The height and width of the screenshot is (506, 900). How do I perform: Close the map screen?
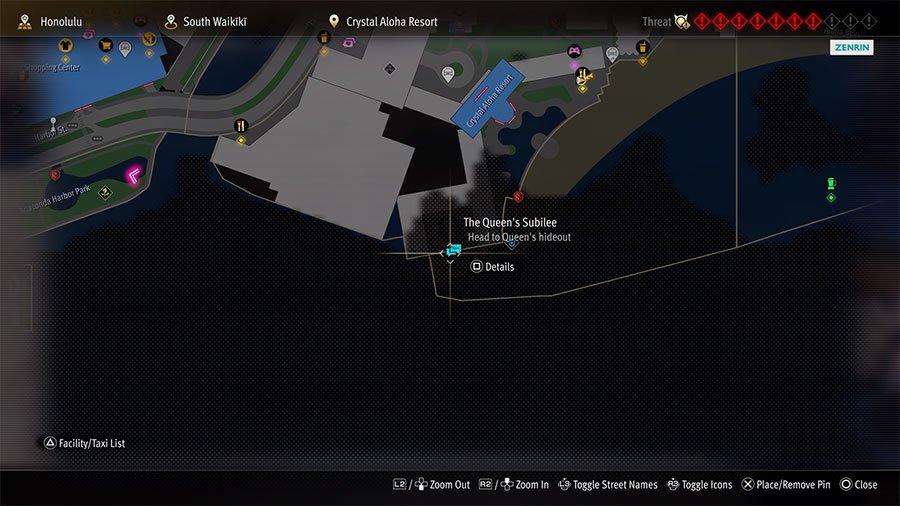(x=858, y=485)
